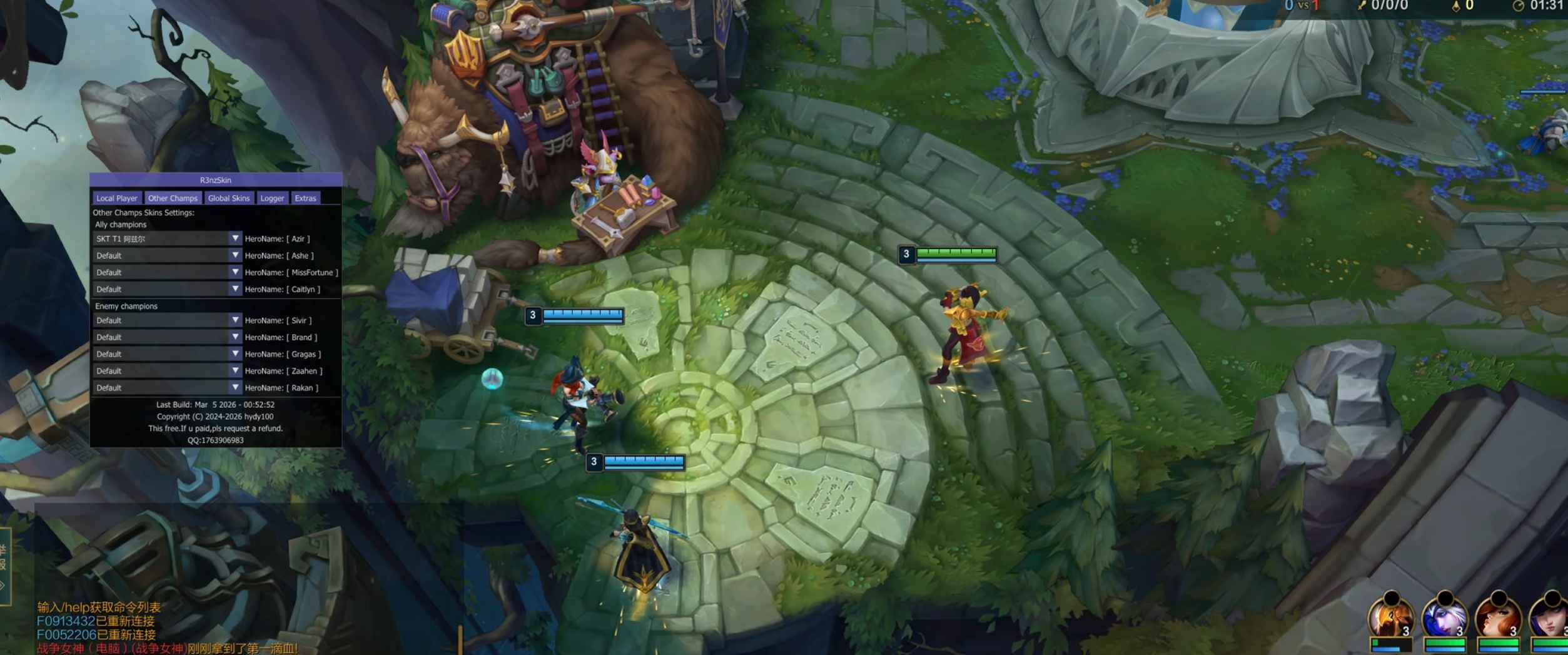Switch to the Local Player tab
Screen dimensions: 1568x655
pyautogui.click(x=116, y=198)
